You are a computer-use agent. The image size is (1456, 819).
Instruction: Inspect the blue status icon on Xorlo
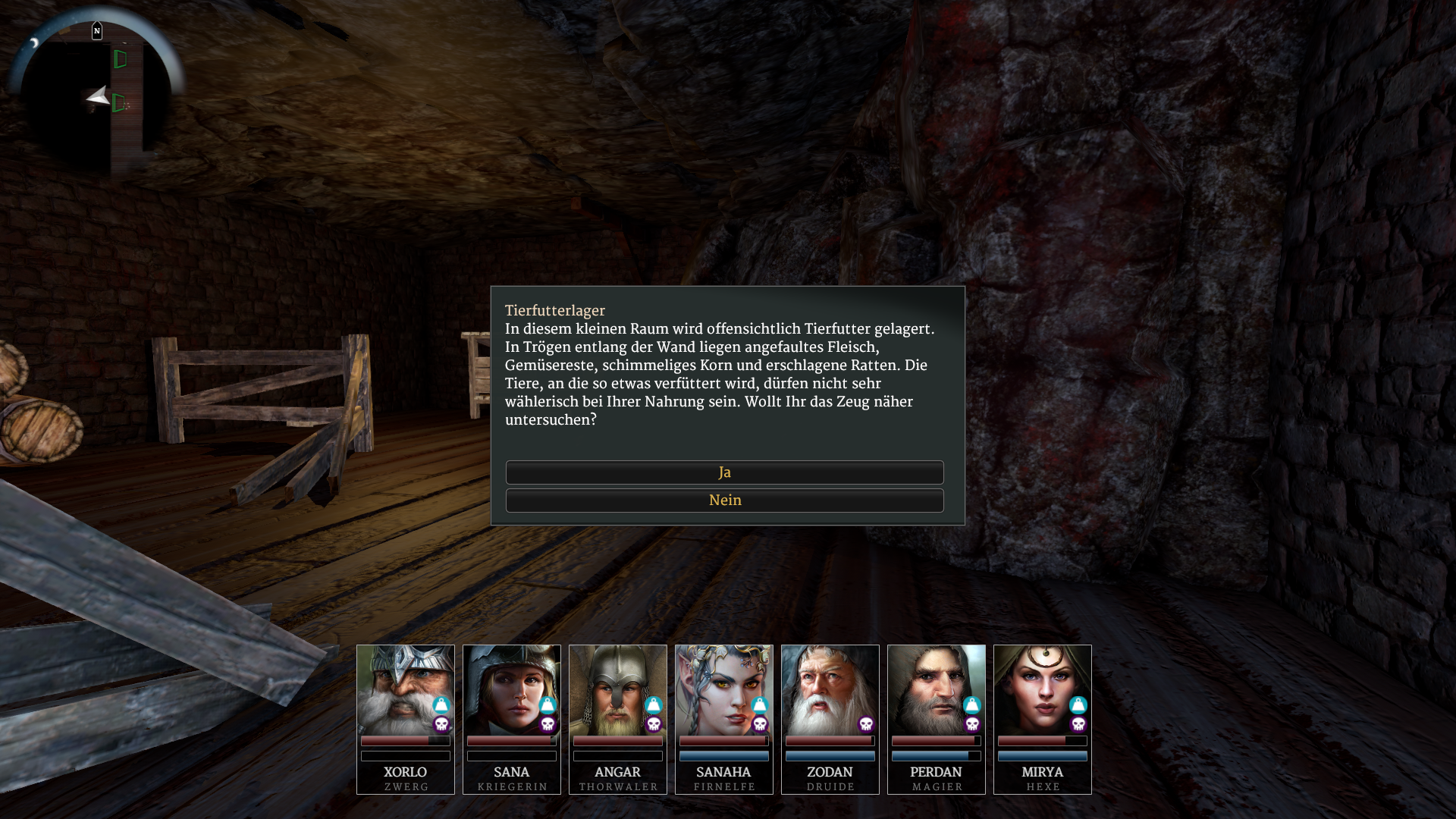(441, 705)
